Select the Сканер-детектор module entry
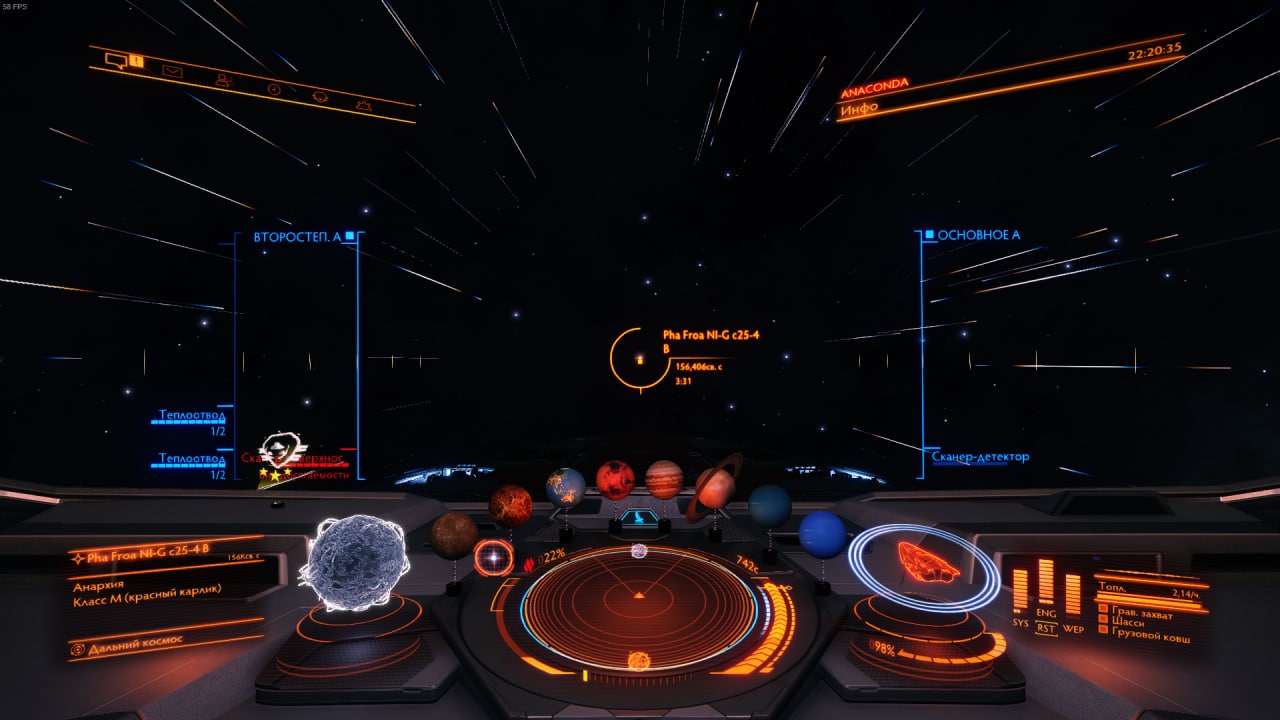The height and width of the screenshot is (720, 1280). [980, 457]
